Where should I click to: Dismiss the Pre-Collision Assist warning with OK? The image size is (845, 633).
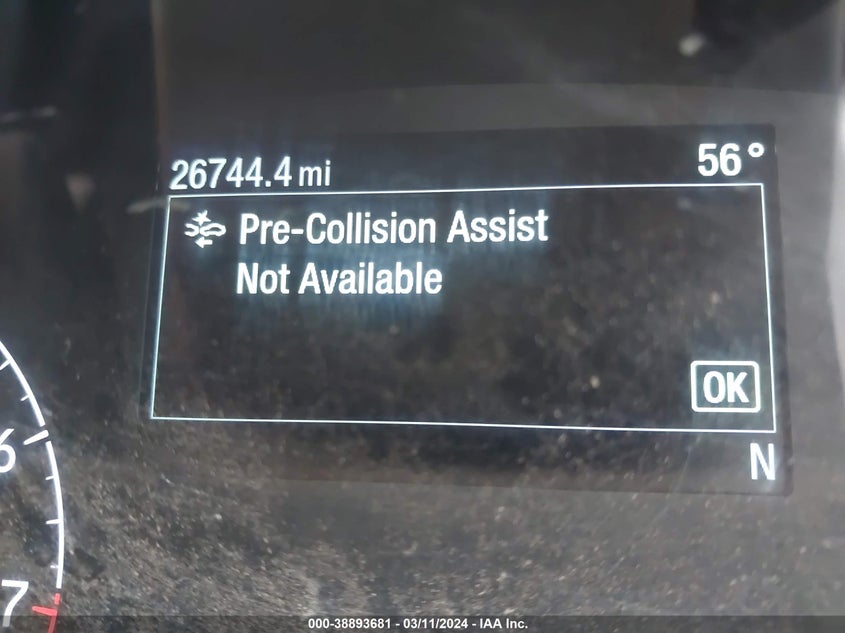tap(725, 387)
